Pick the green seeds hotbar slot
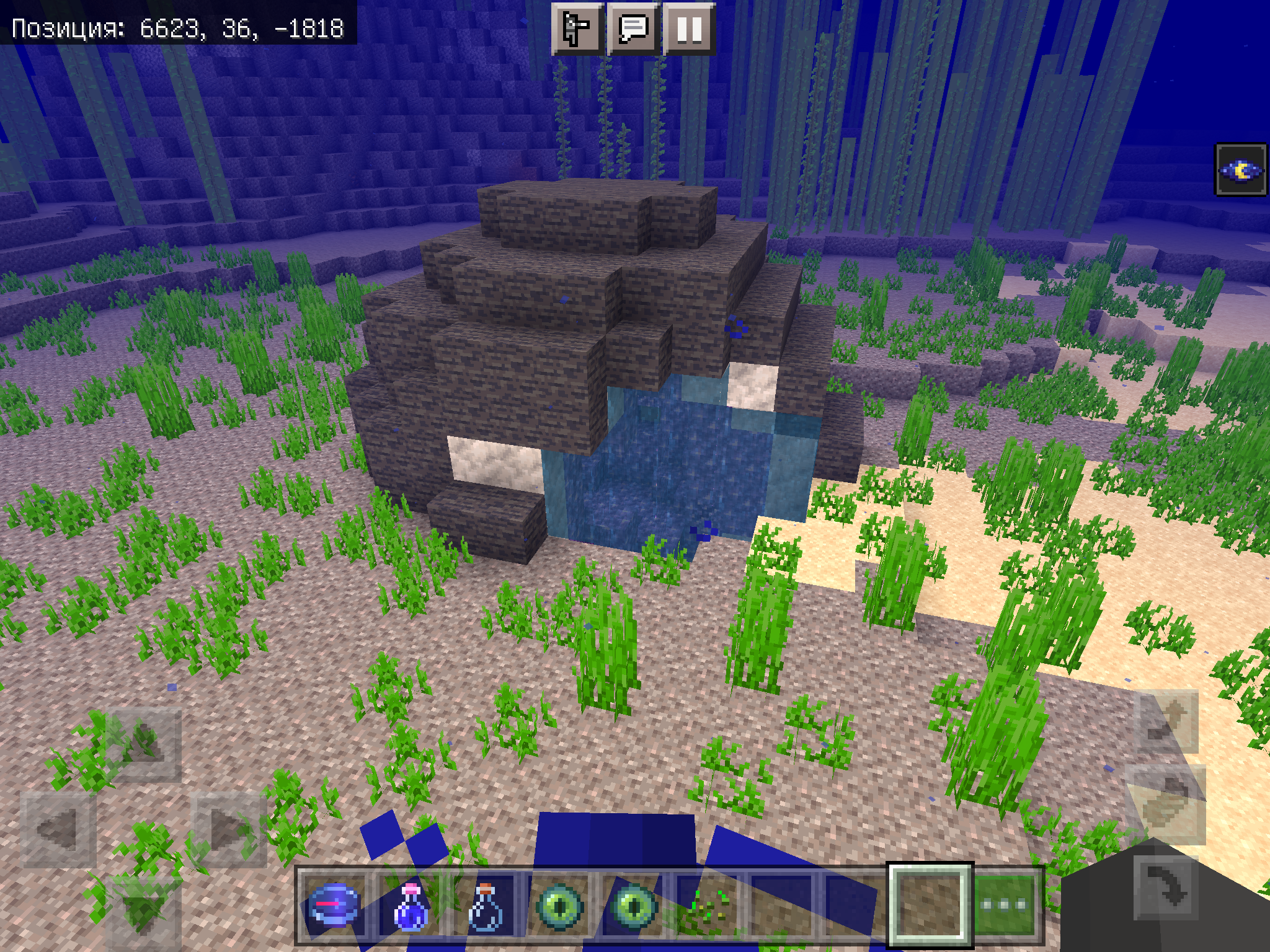 [x=708, y=905]
